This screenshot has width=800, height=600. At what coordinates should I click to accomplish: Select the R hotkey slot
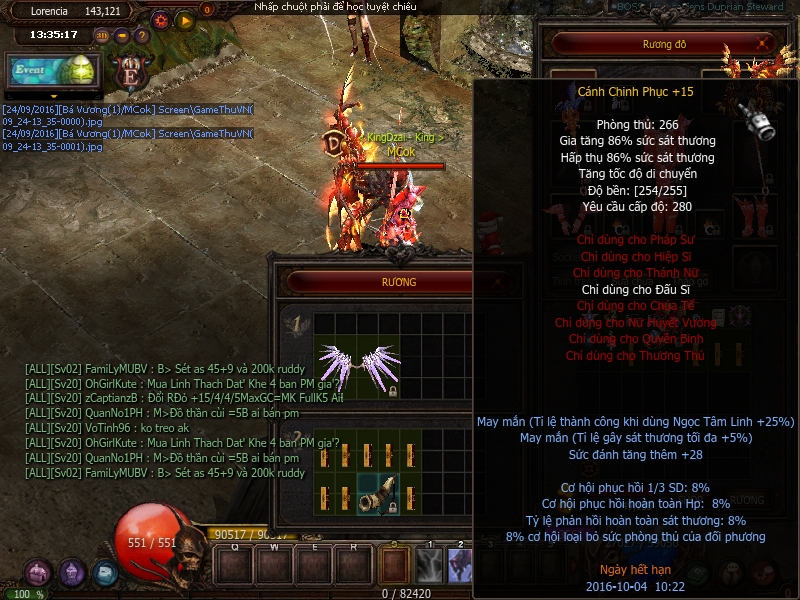point(354,565)
